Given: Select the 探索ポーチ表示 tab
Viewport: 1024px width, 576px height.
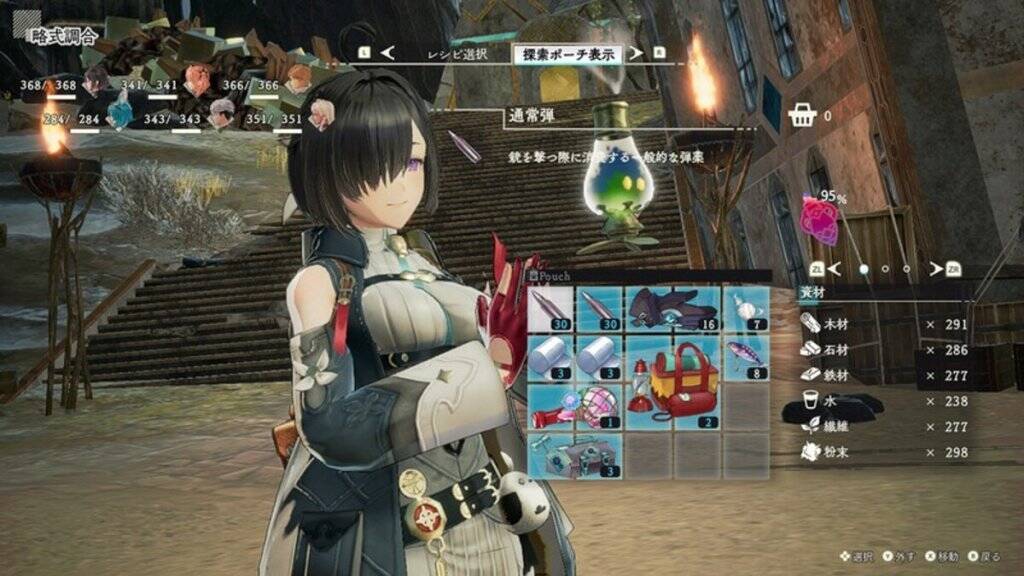Looking at the screenshot, I should pos(567,54).
